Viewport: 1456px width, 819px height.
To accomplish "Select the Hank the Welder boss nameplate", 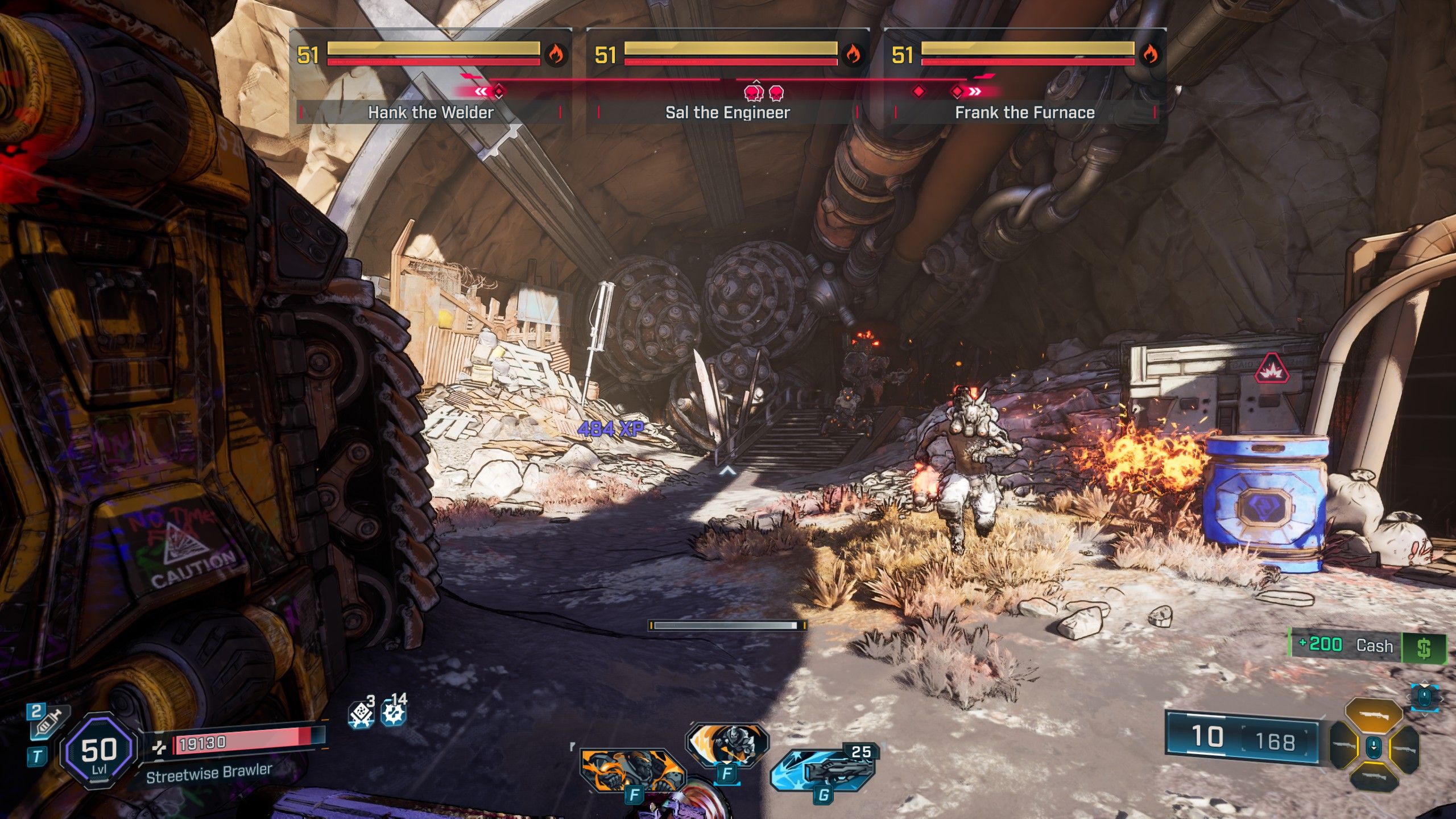I will click(431, 112).
